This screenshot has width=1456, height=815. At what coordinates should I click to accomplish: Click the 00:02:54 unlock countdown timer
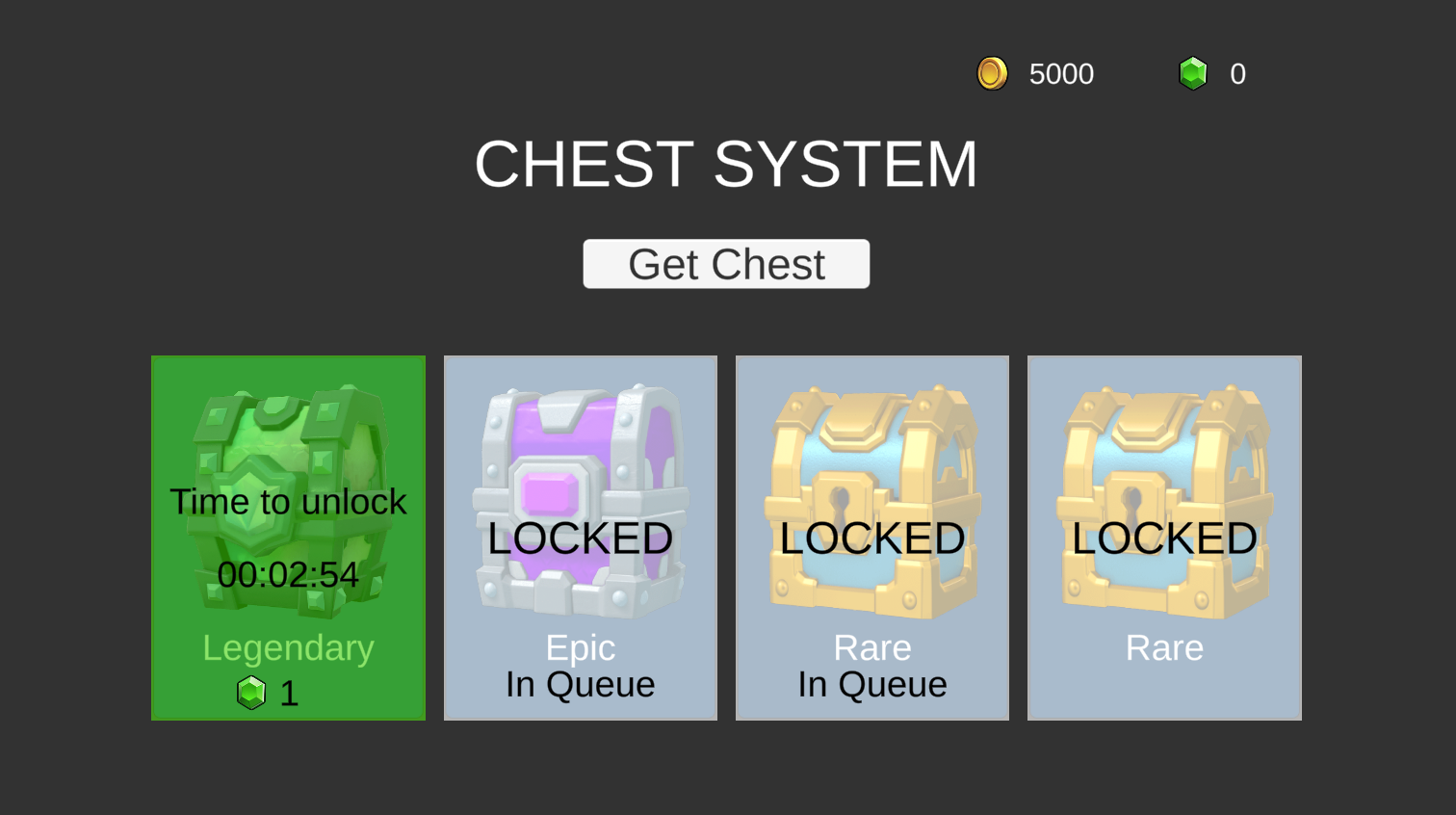click(287, 575)
